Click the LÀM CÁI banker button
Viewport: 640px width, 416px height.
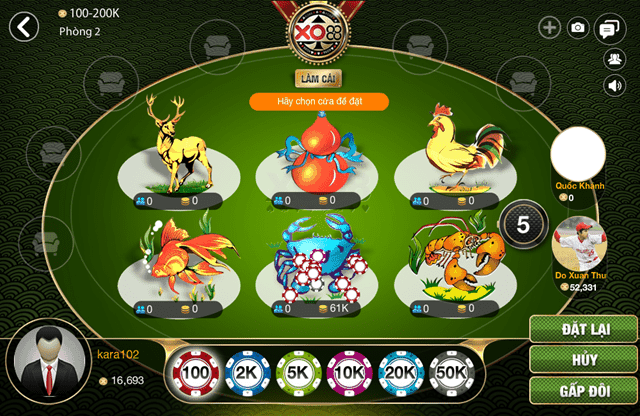click(x=319, y=77)
